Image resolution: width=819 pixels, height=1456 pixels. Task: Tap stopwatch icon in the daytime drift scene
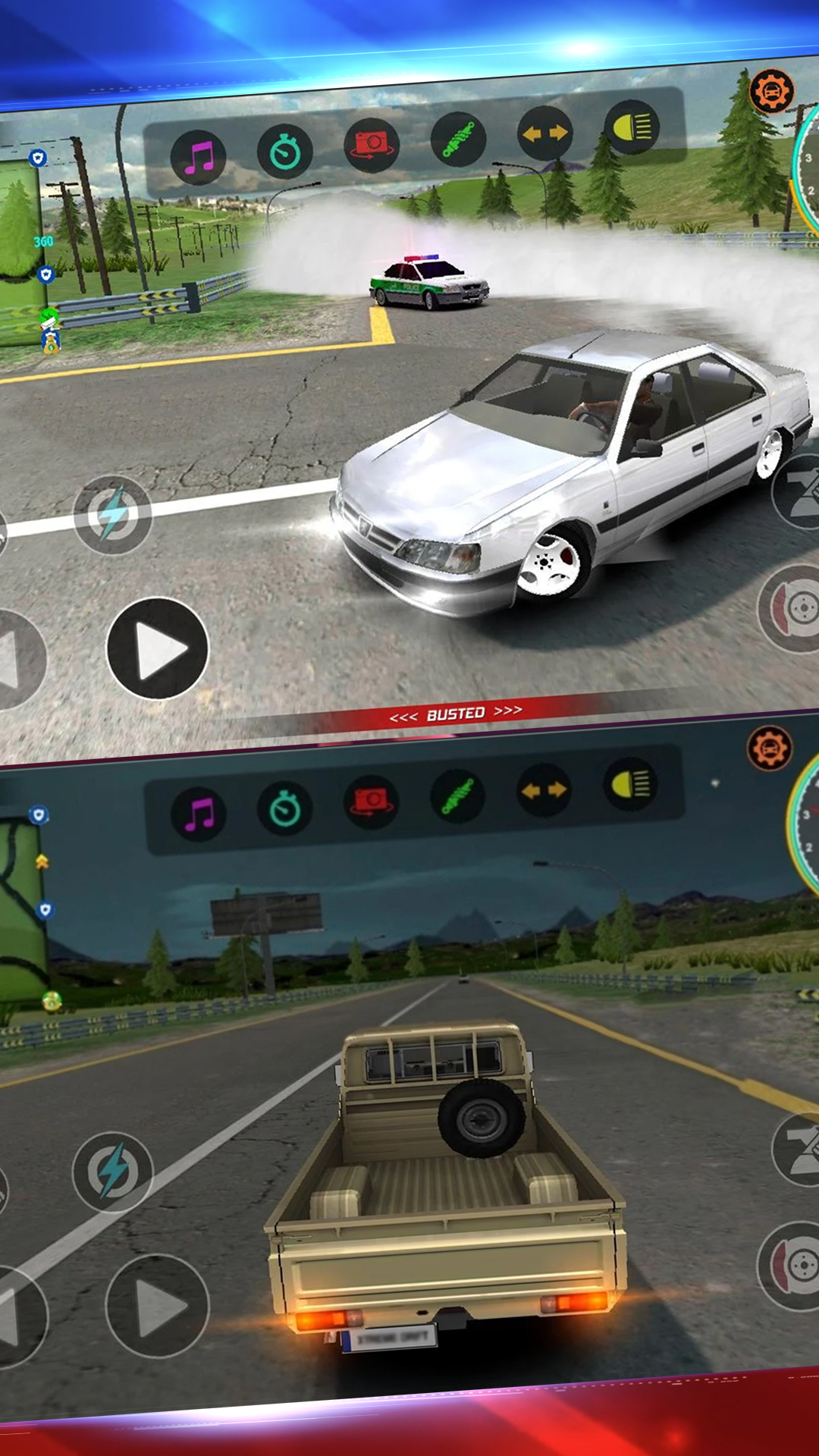tap(285, 152)
